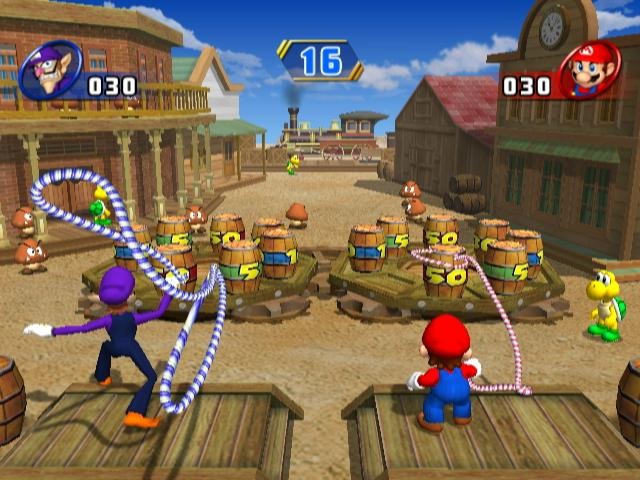This screenshot has width=640, height=480.
Task: Select Mario's player portrait icon
Action: click(x=589, y=70)
